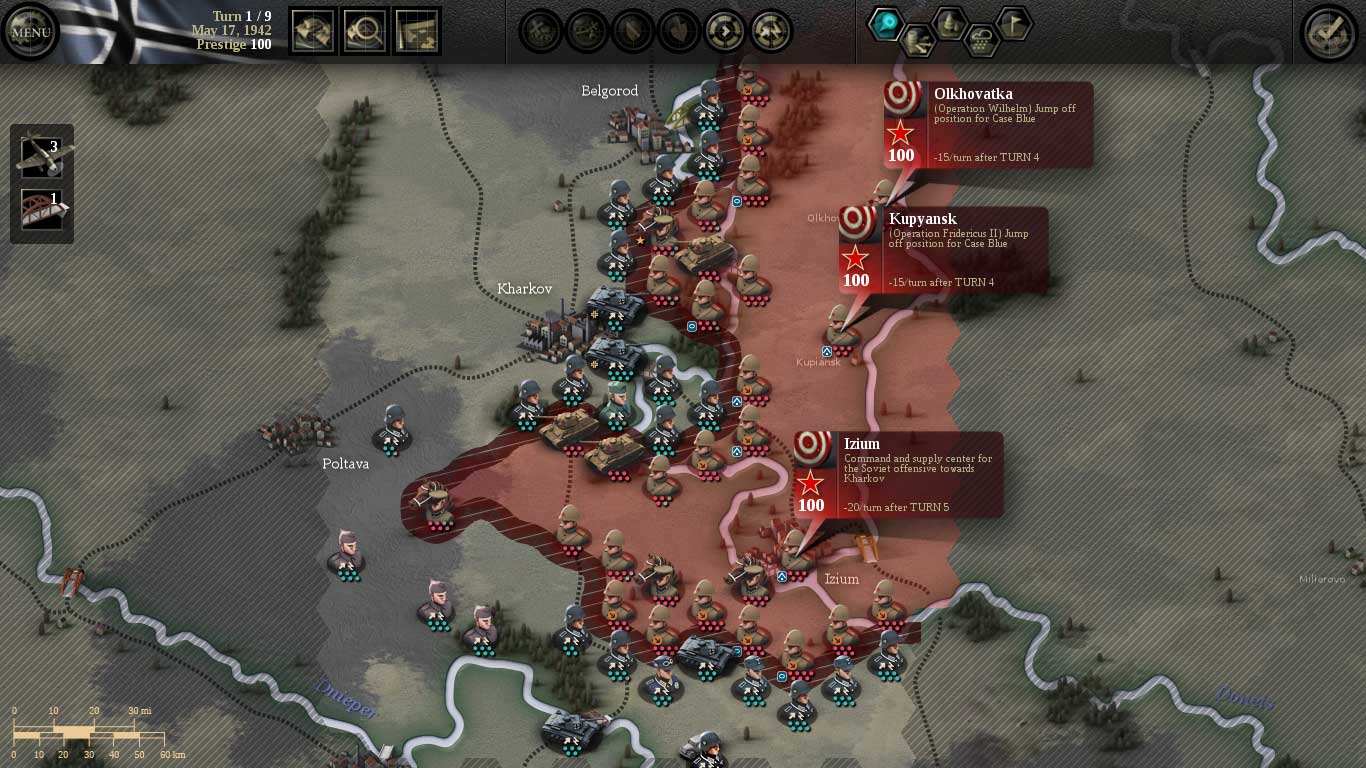Toggle the teal supply overlay hexagon

(x=884, y=22)
